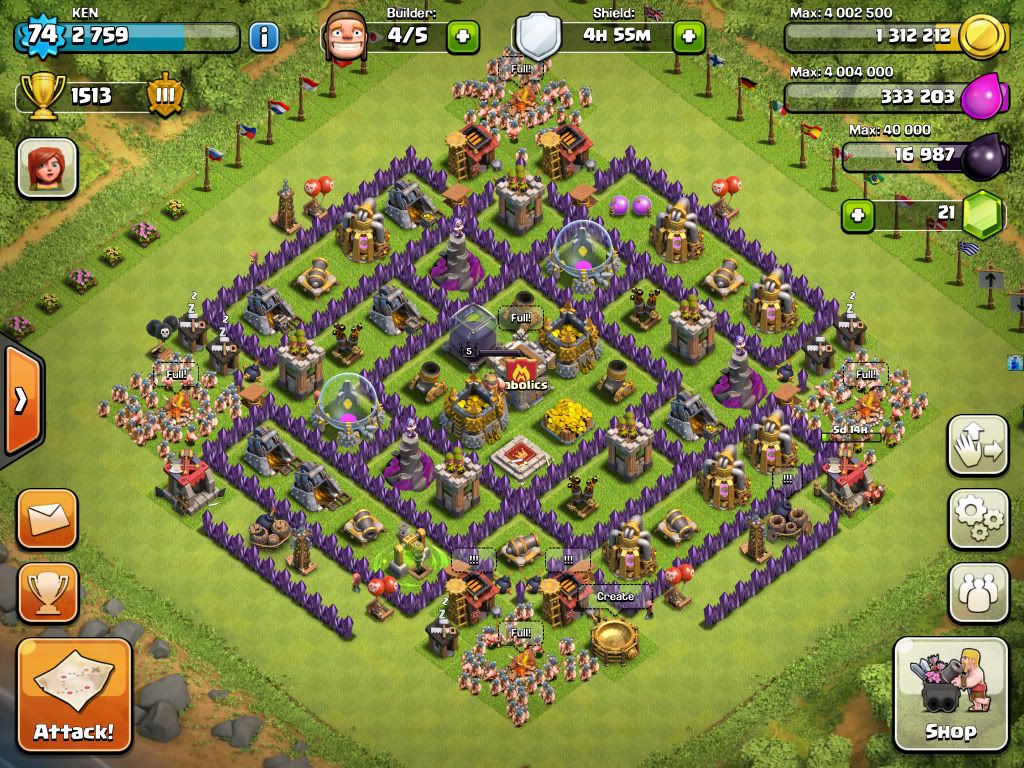Tap the blue info button
The height and width of the screenshot is (768, 1024).
[264, 38]
